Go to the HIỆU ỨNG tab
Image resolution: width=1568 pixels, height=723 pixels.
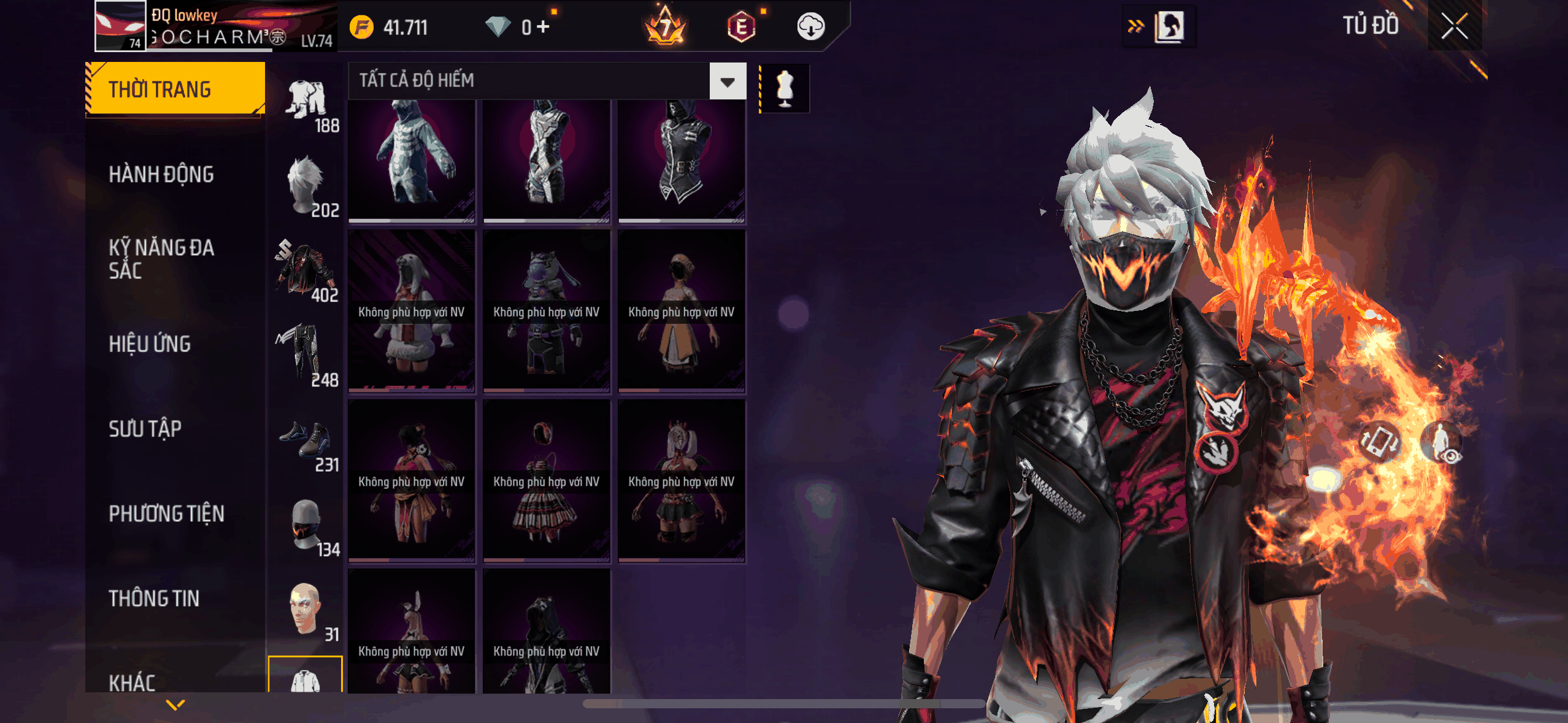[150, 344]
